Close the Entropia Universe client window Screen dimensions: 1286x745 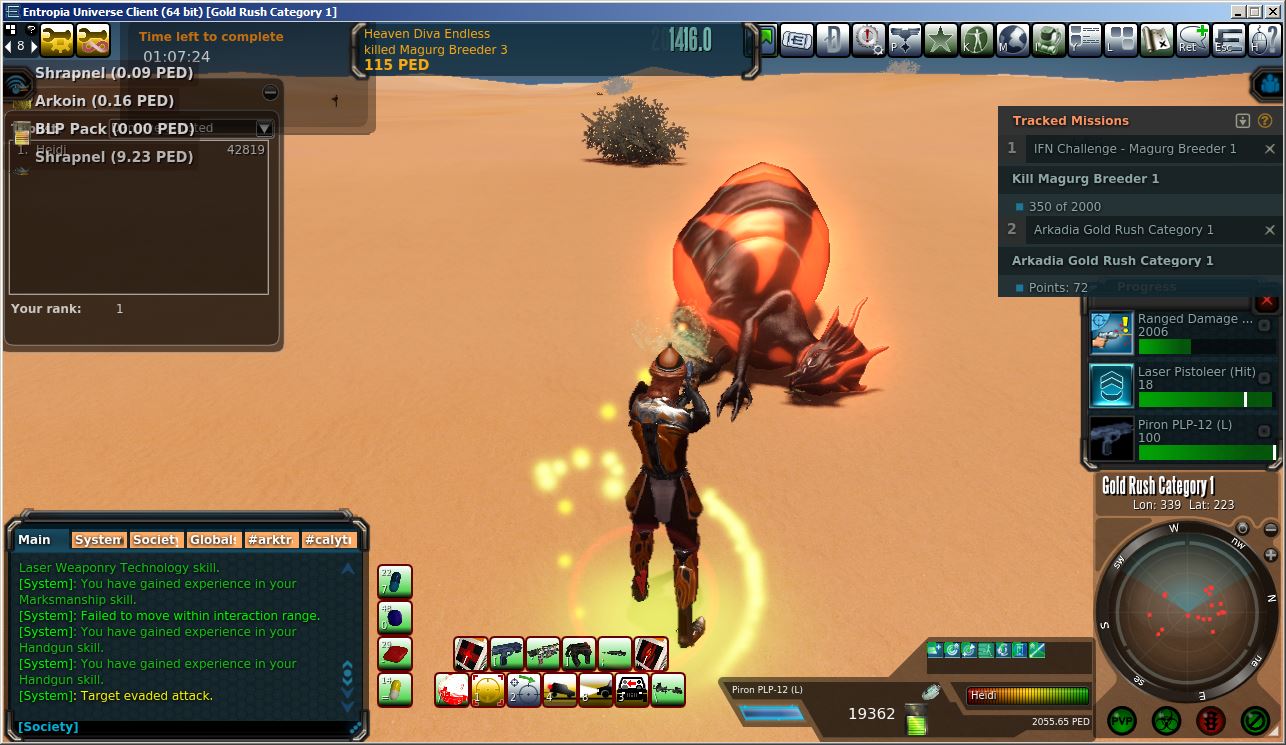pyautogui.click(x=1273, y=11)
